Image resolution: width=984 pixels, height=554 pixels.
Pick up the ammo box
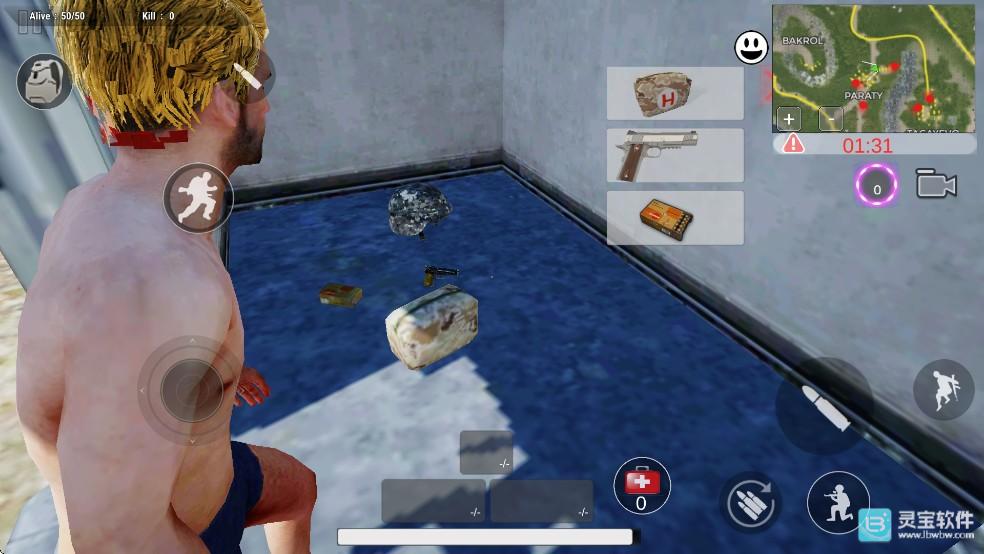pyautogui.click(x=675, y=218)
